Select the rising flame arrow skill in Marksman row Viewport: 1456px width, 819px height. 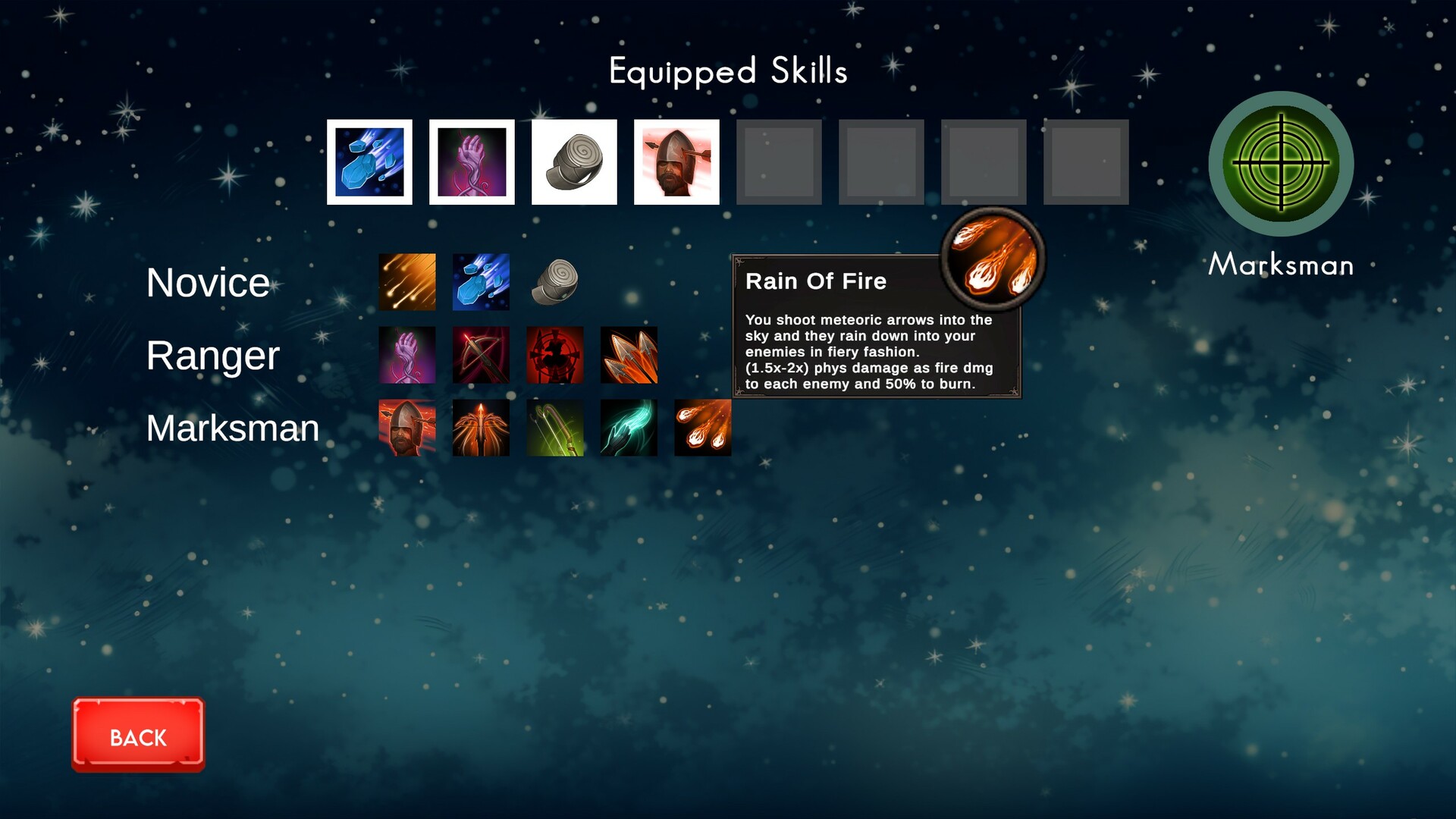point(480,428)
